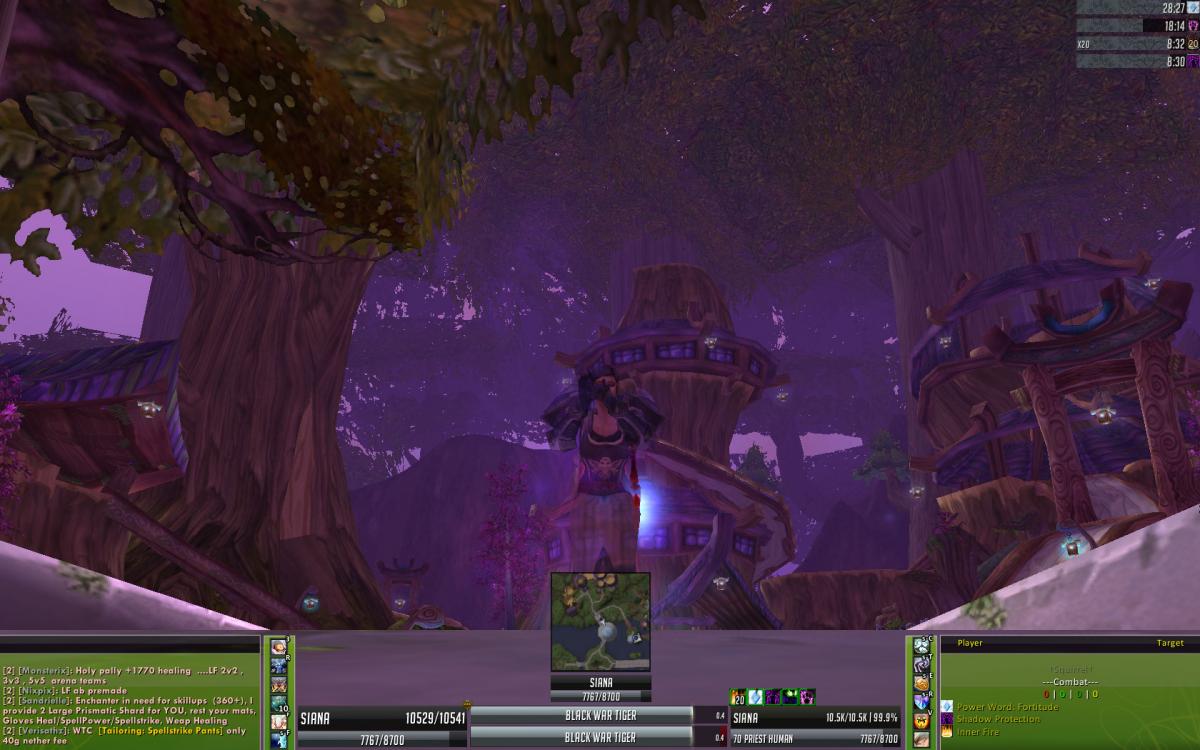Select the 20-stack buff icon beside the 8:32 timer
This screenshot has width=1200, height=750.
pos(1193,44)
